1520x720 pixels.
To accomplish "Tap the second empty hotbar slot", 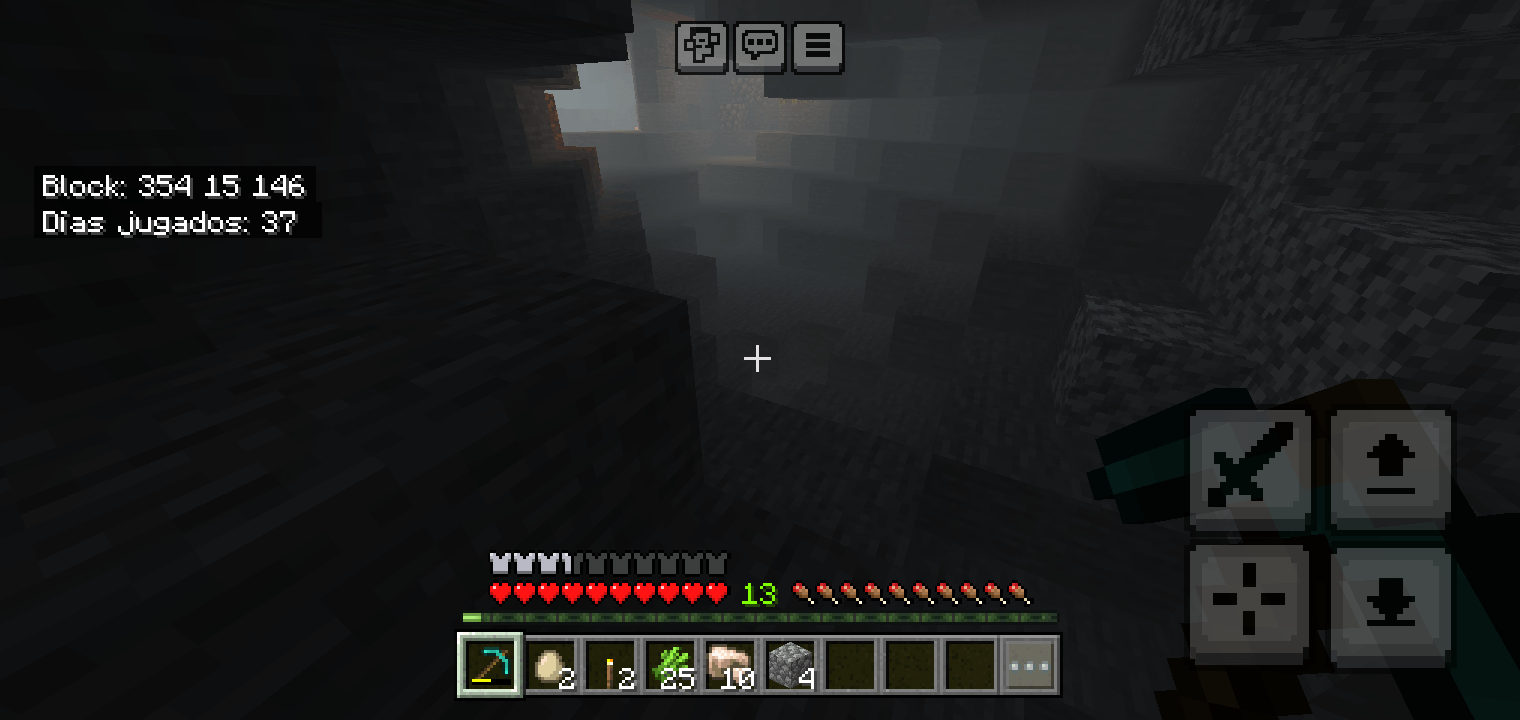I will pos(910,663).
